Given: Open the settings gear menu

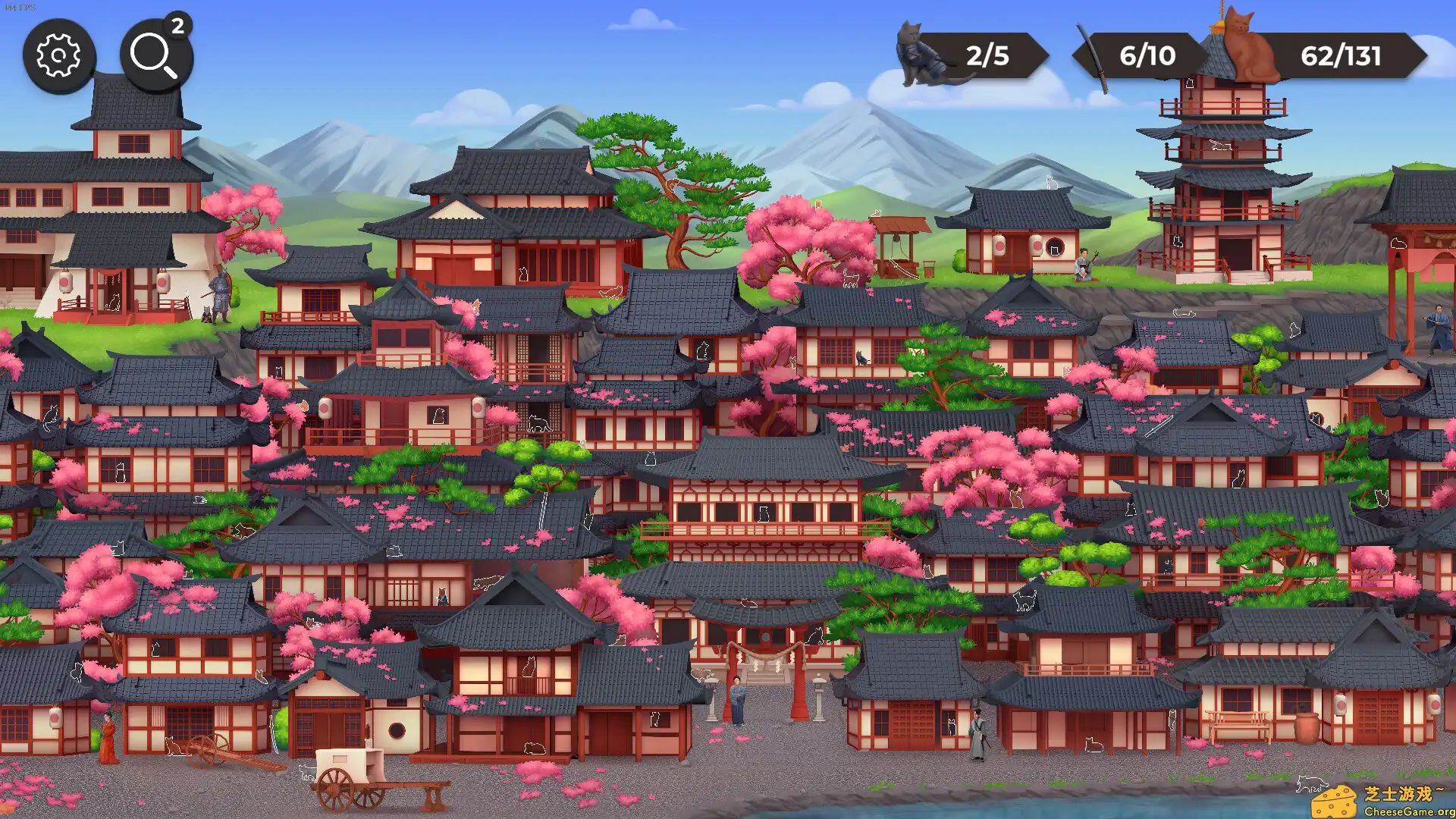Looking at the screenshot, I should pyautogui.click(x=59, y=55).
